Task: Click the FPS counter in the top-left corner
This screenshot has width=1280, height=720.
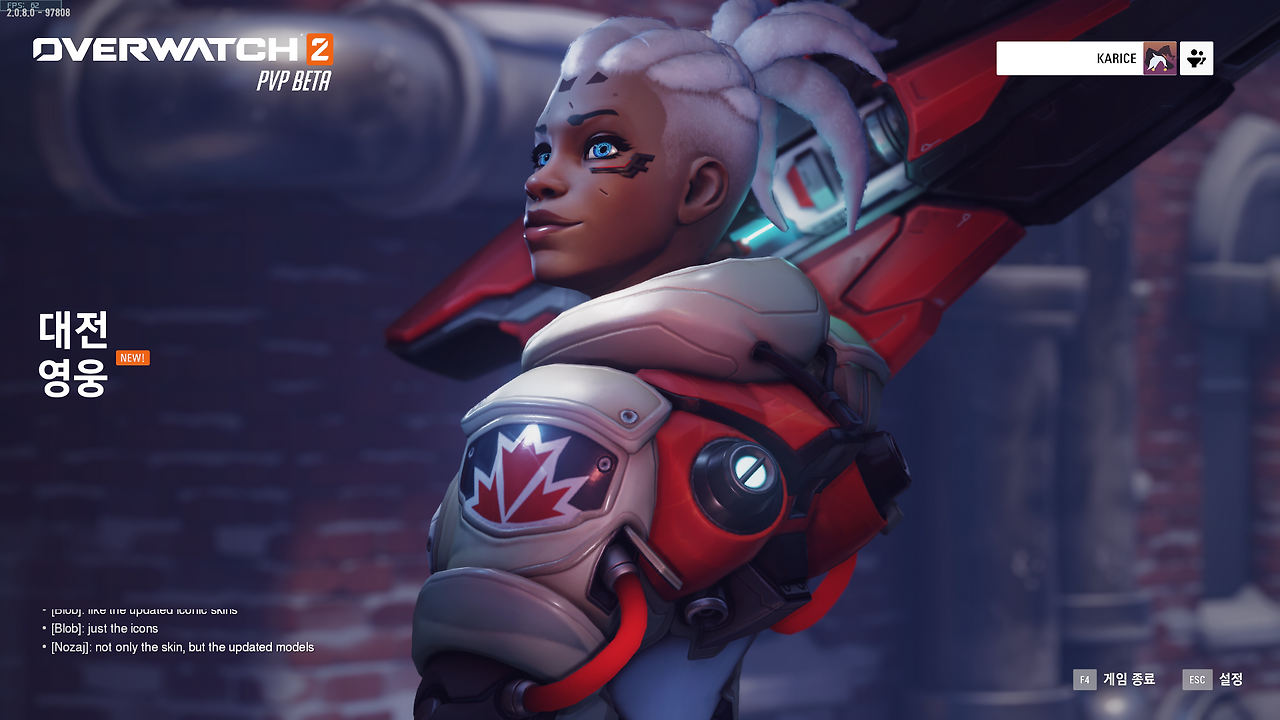Action: (x=24, y=6)
